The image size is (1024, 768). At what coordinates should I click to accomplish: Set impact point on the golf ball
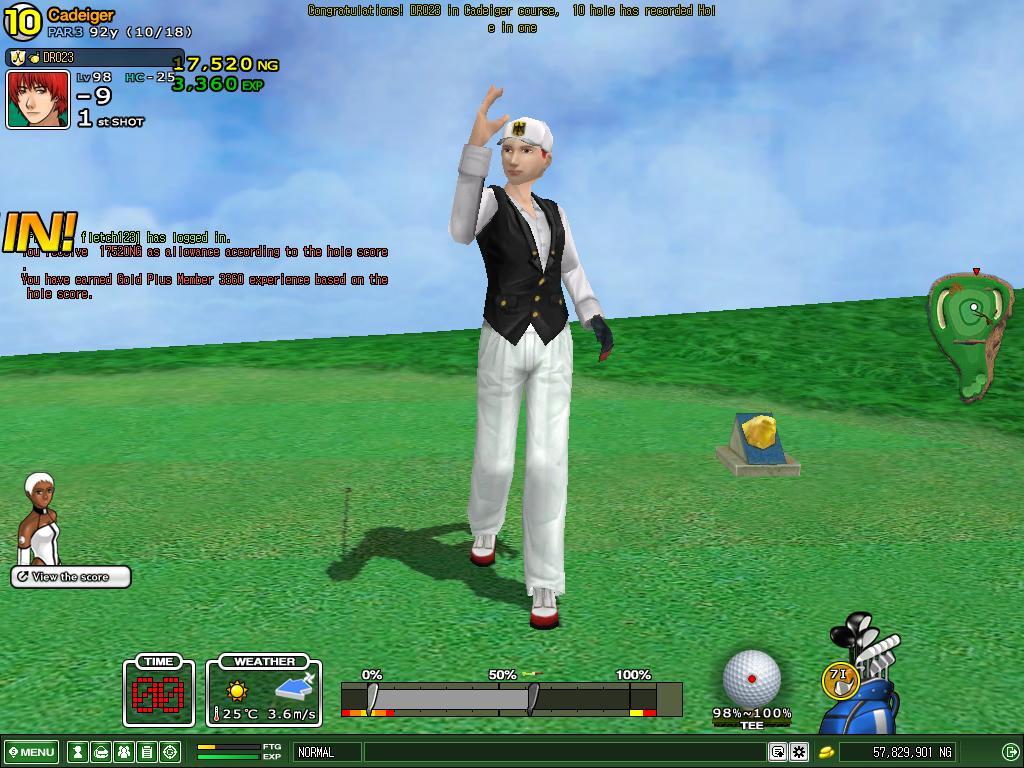pyautogui.click(x=751, y=678)
